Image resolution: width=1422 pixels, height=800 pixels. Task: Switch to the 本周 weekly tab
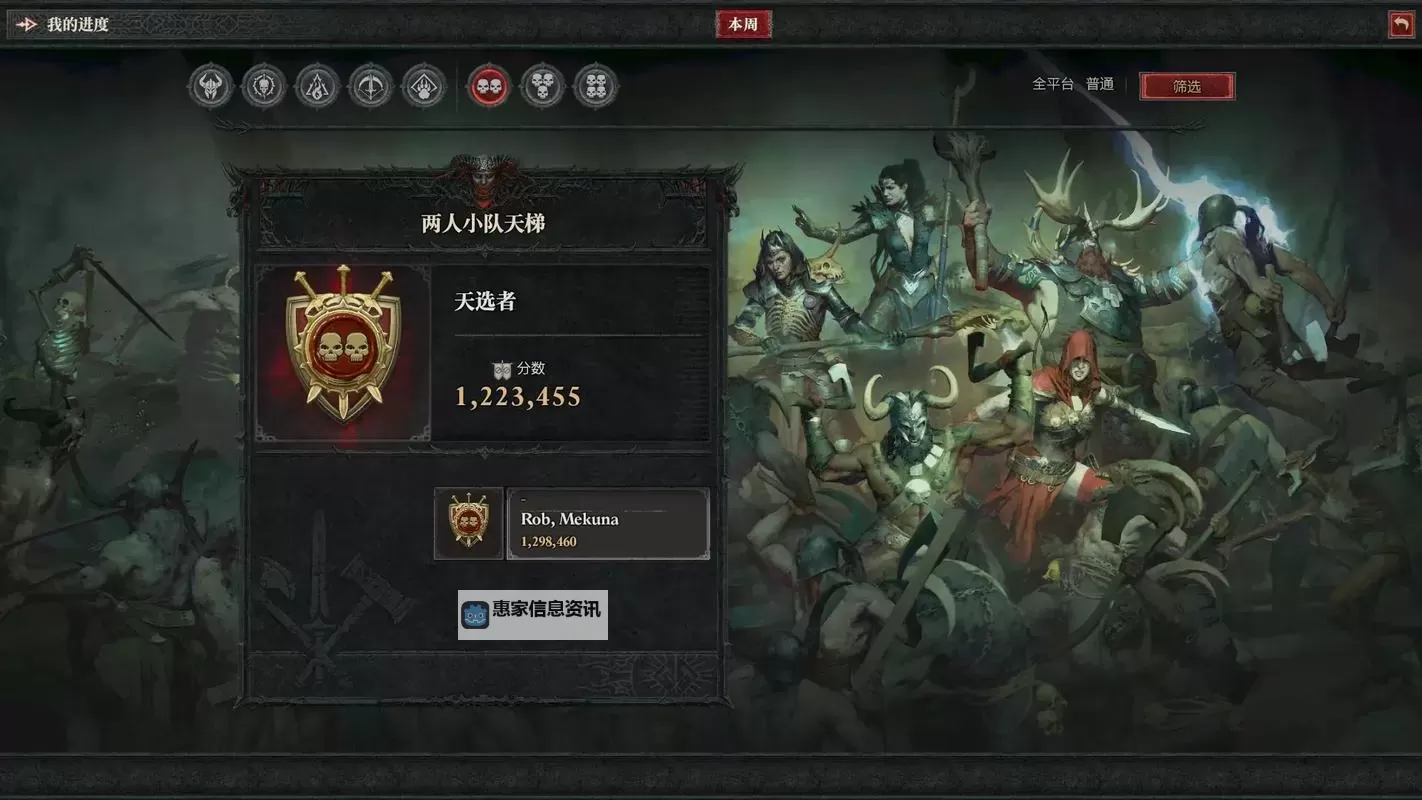click(x=743, y=24)
